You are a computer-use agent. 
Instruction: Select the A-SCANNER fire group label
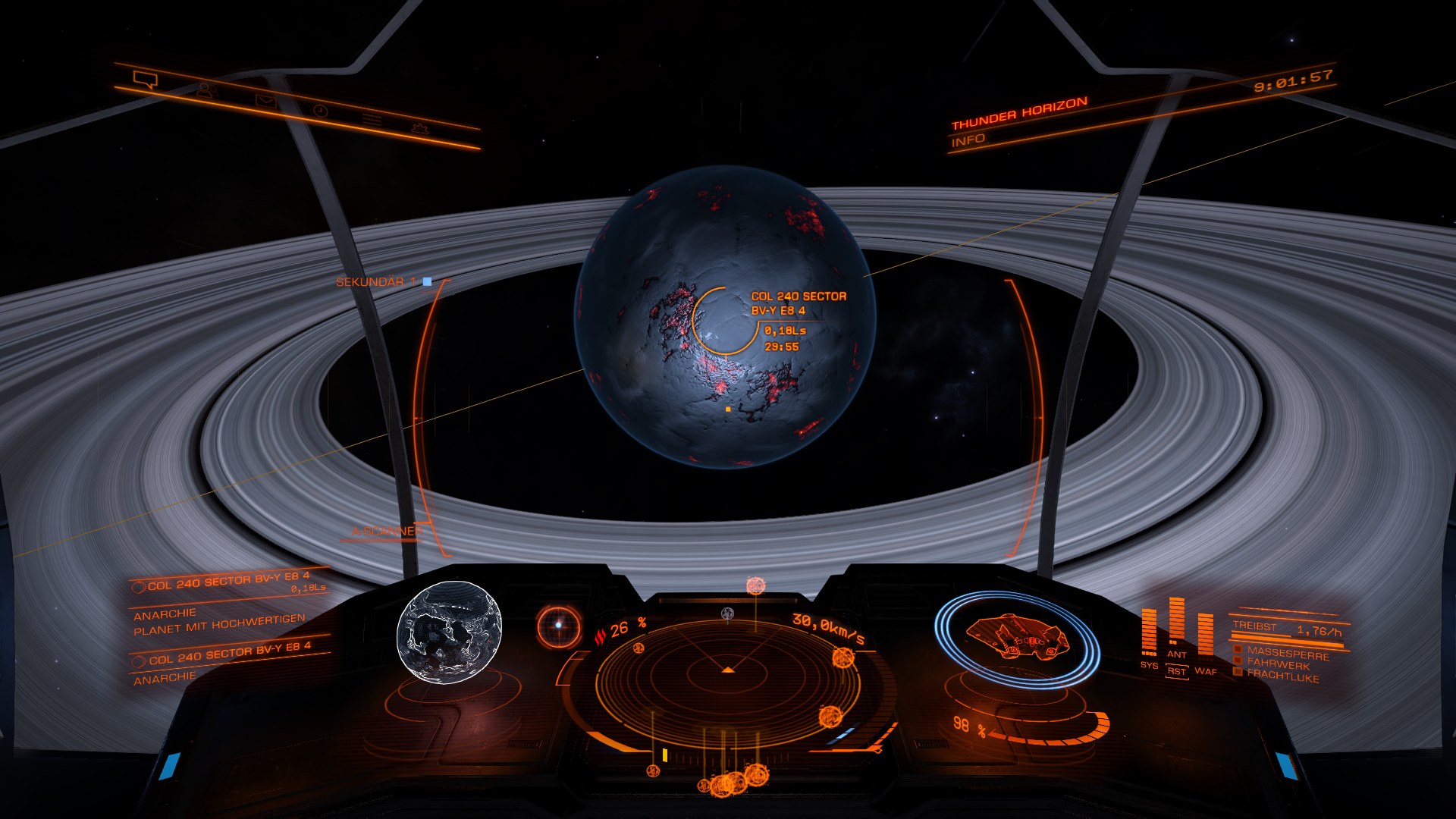pos(387,532)
